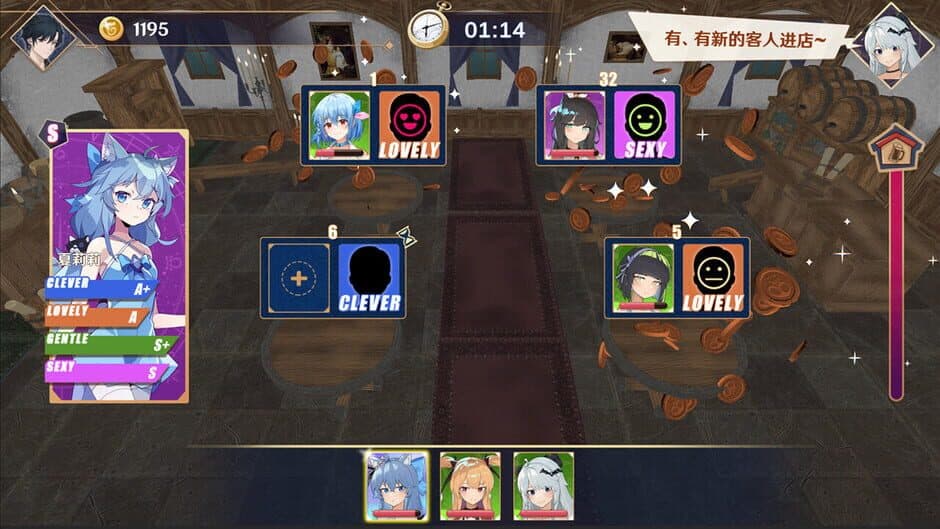940x529 pixels.
Task: Select the black-haired hostess at the SEXY table
Action: pos(574,125)
